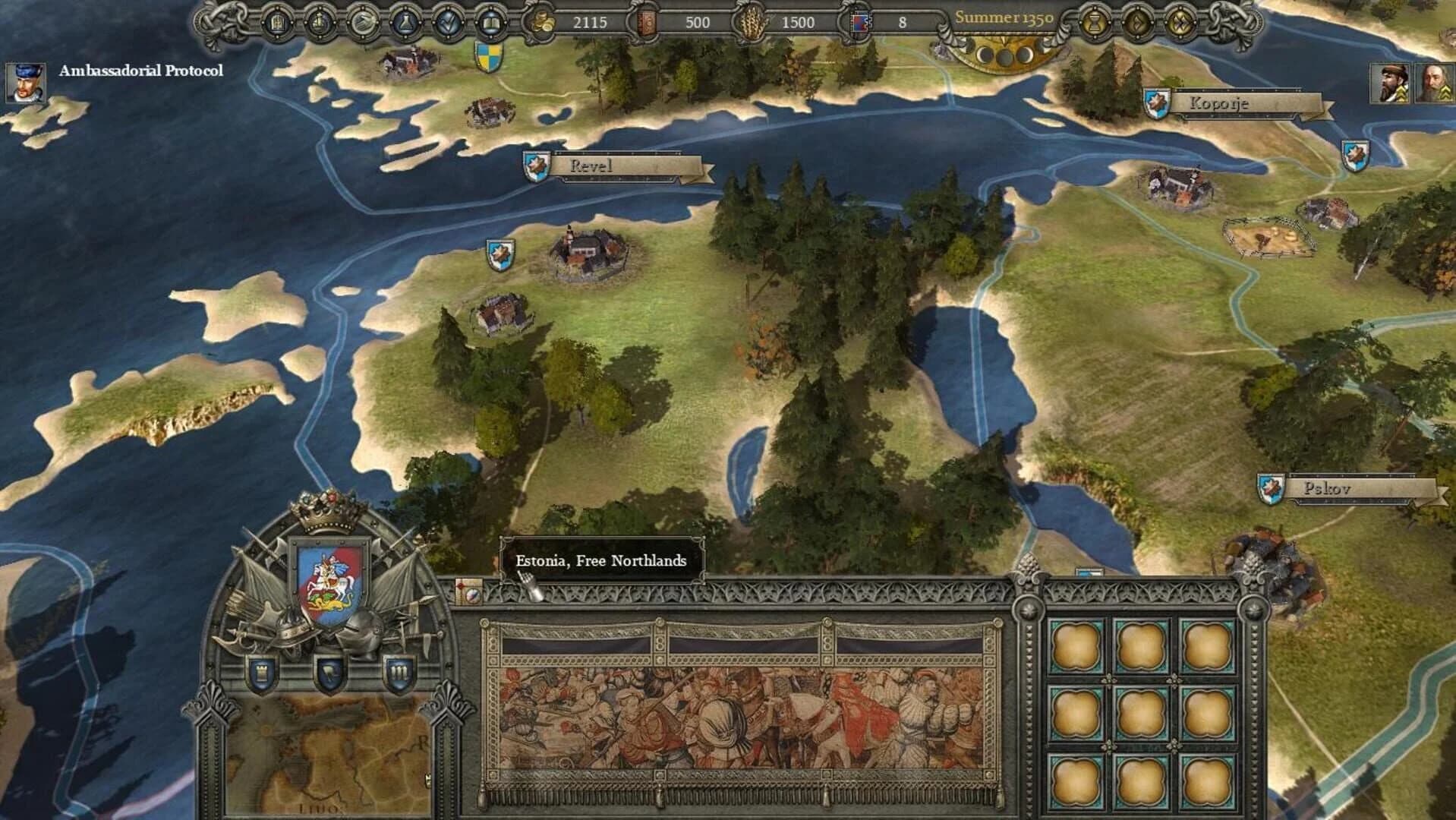Click the hourglass end-turn icon
This screenshot has height=820, width=1456.
(x=1094, y=23)
